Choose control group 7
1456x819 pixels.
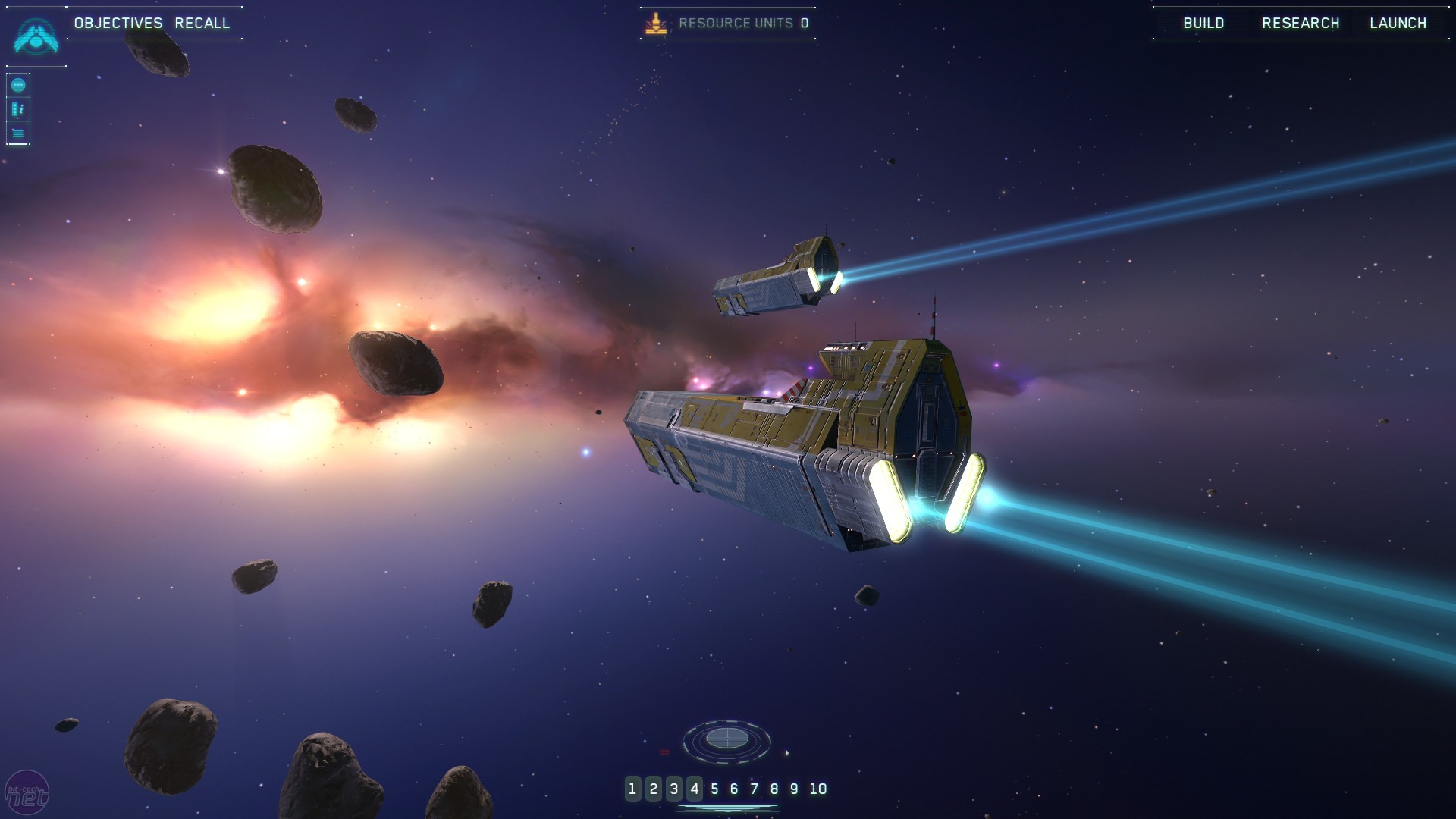(x=755, y=789)
